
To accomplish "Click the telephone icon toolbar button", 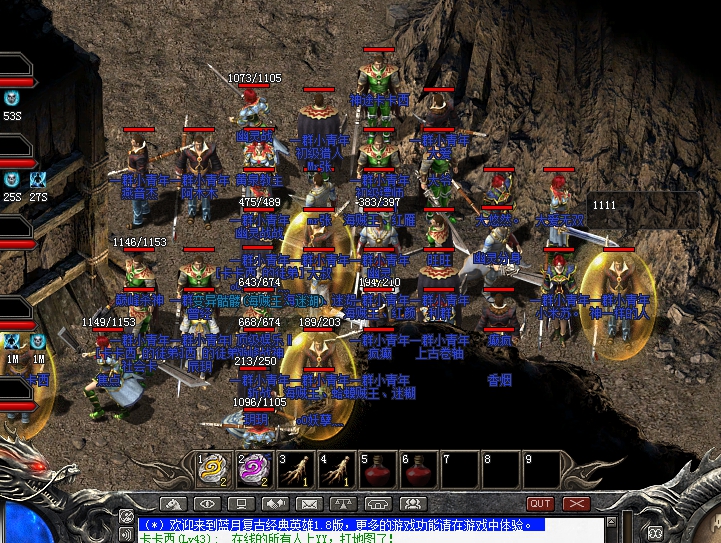I will pyautogui.click(x=376, y=504).
